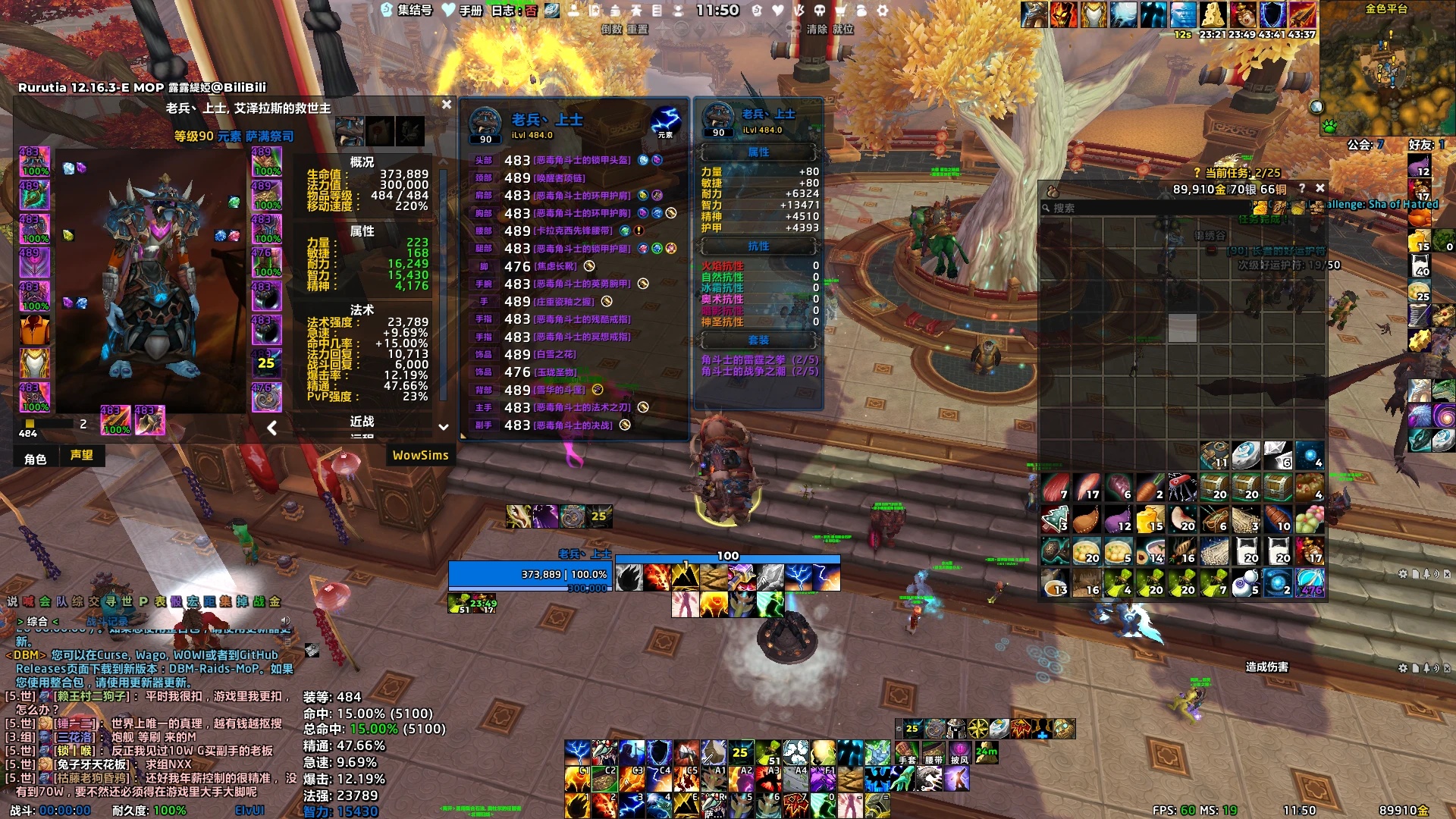The height and width of the screenshot is (819, 1456).
Task: Select the carrot stack in the bag
Action: (1150, 488)
